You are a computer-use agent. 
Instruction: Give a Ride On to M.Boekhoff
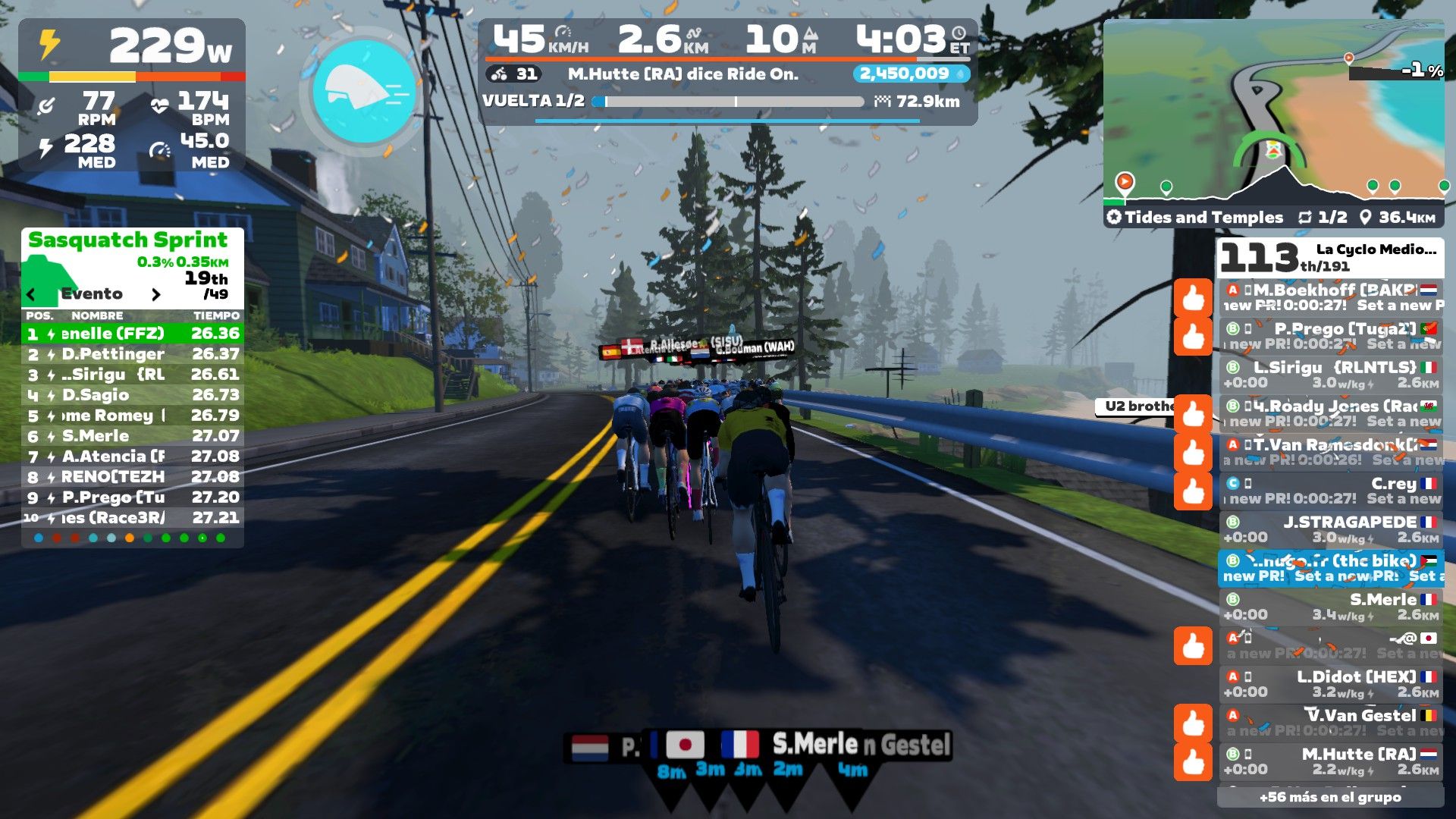tap(1193, 297)
